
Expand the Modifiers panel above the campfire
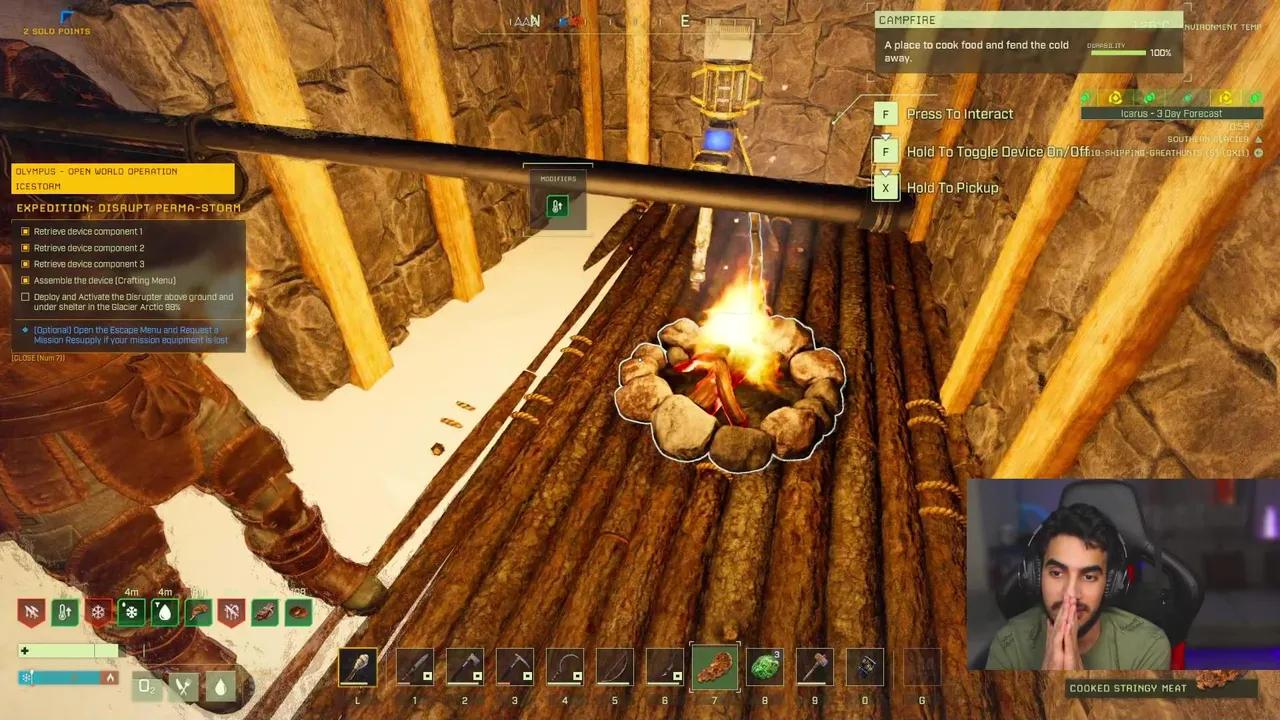[x=557, y=178]
